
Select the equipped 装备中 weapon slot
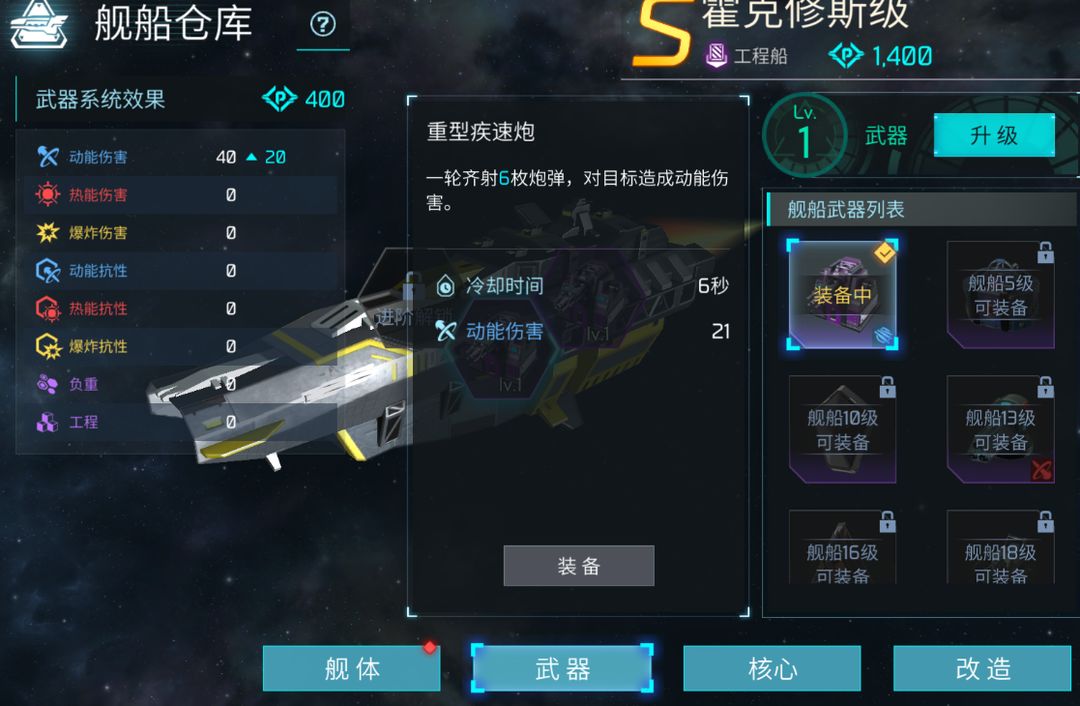coord(842,295)
